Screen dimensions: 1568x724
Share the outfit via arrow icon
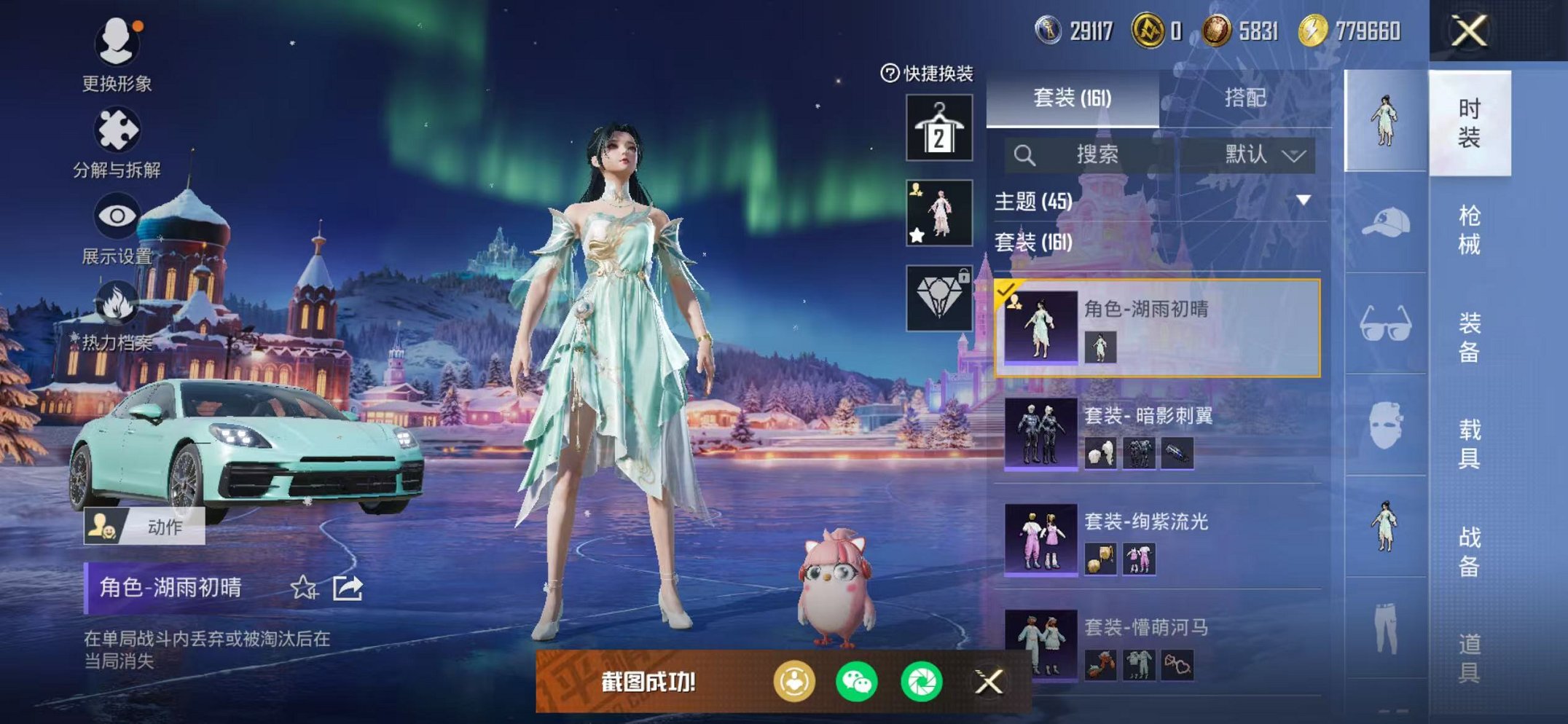tap(348, 588)
